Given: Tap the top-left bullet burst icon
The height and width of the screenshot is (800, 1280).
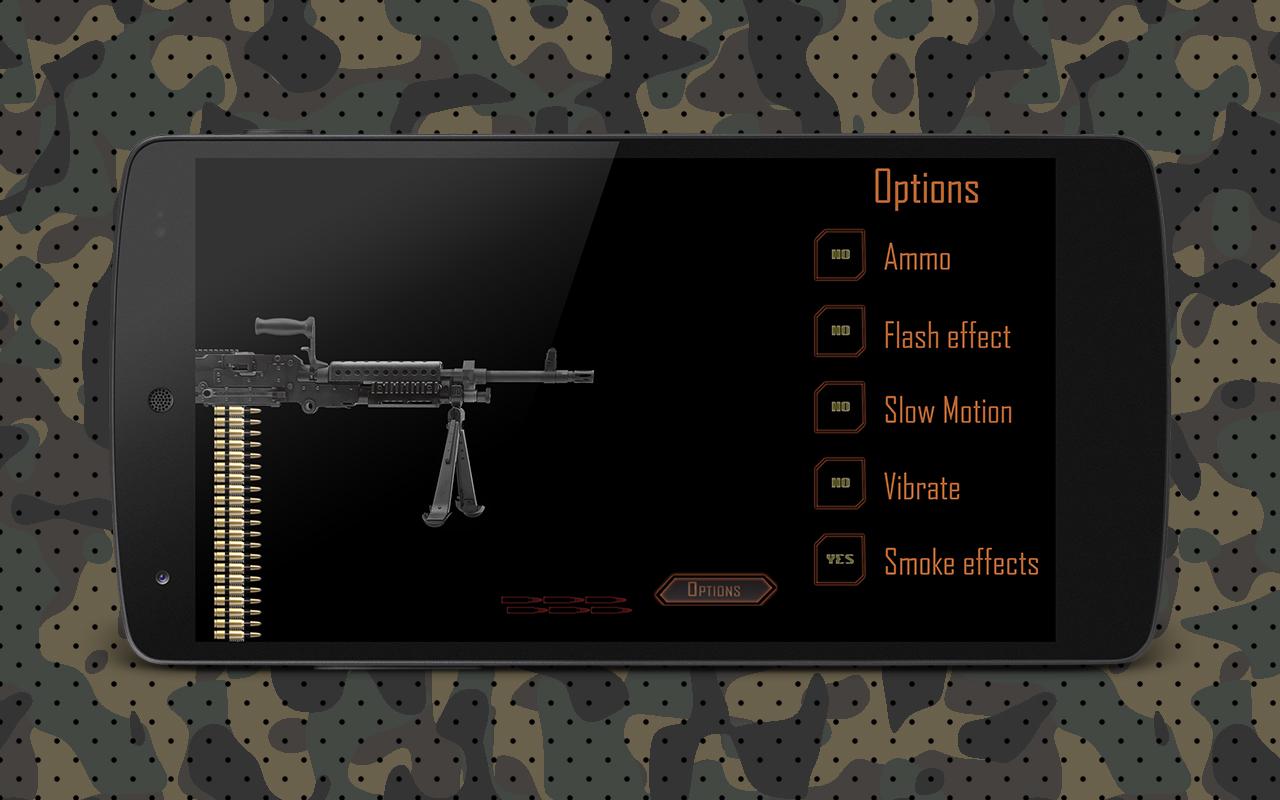Looking at the screenshot, I should click(x=522, y=600).
